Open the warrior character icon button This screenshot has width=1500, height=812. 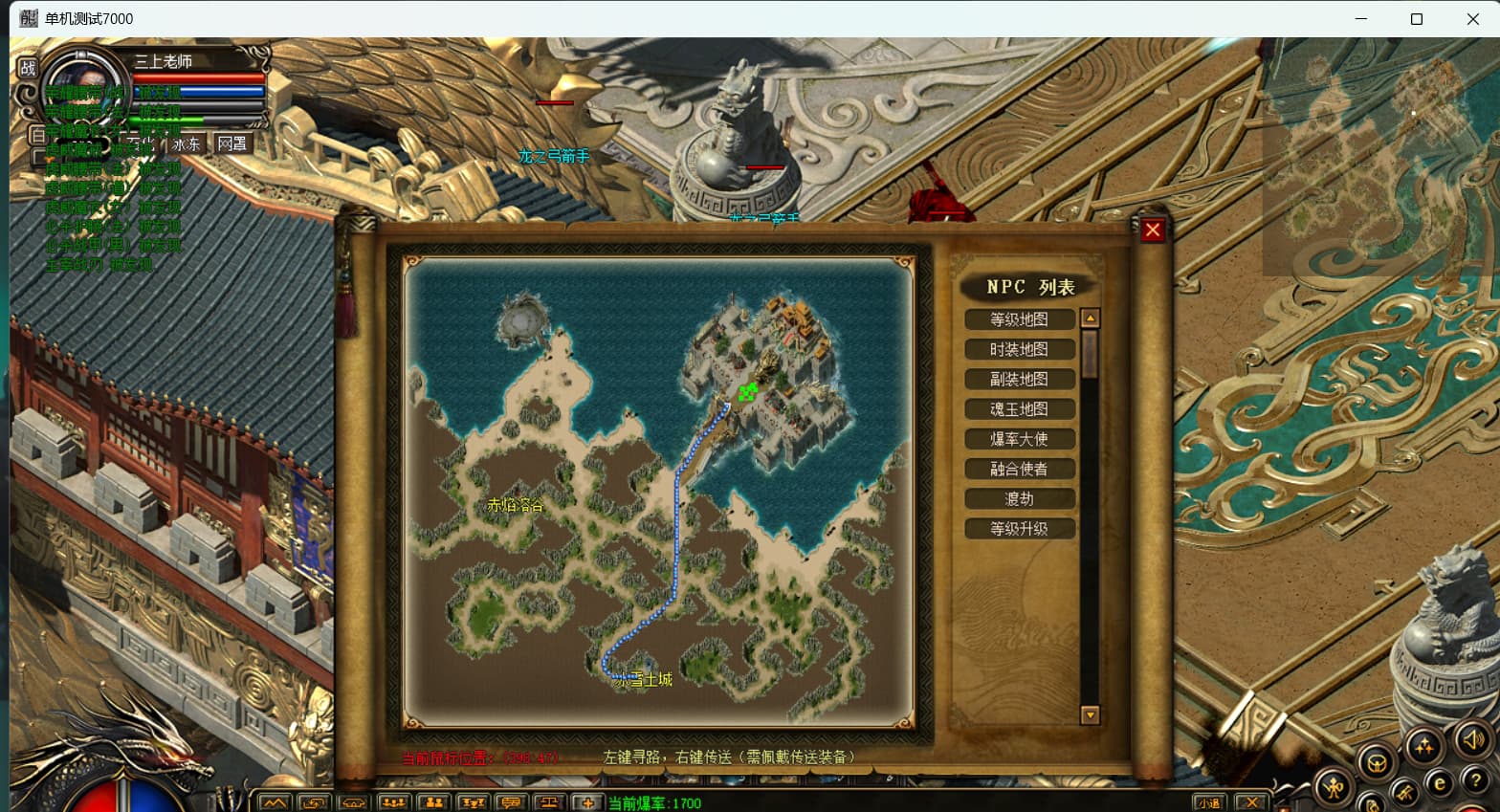[x=1334, y=788]
